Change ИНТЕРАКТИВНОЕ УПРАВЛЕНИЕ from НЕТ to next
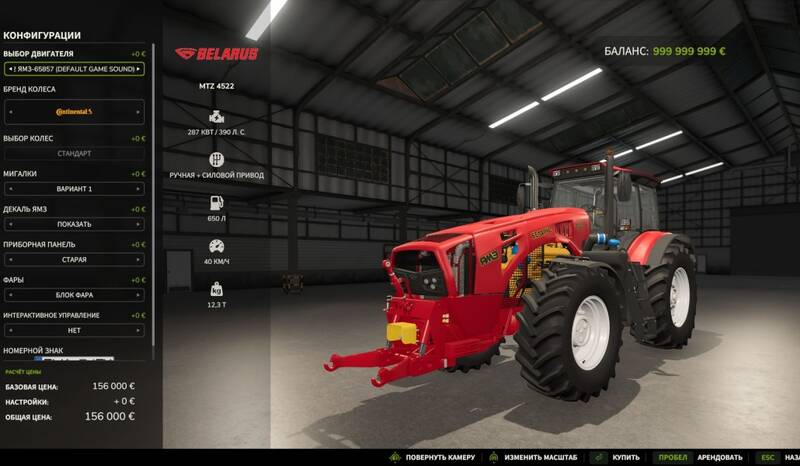Screen dimensions: 800x466 click(139, 330)
